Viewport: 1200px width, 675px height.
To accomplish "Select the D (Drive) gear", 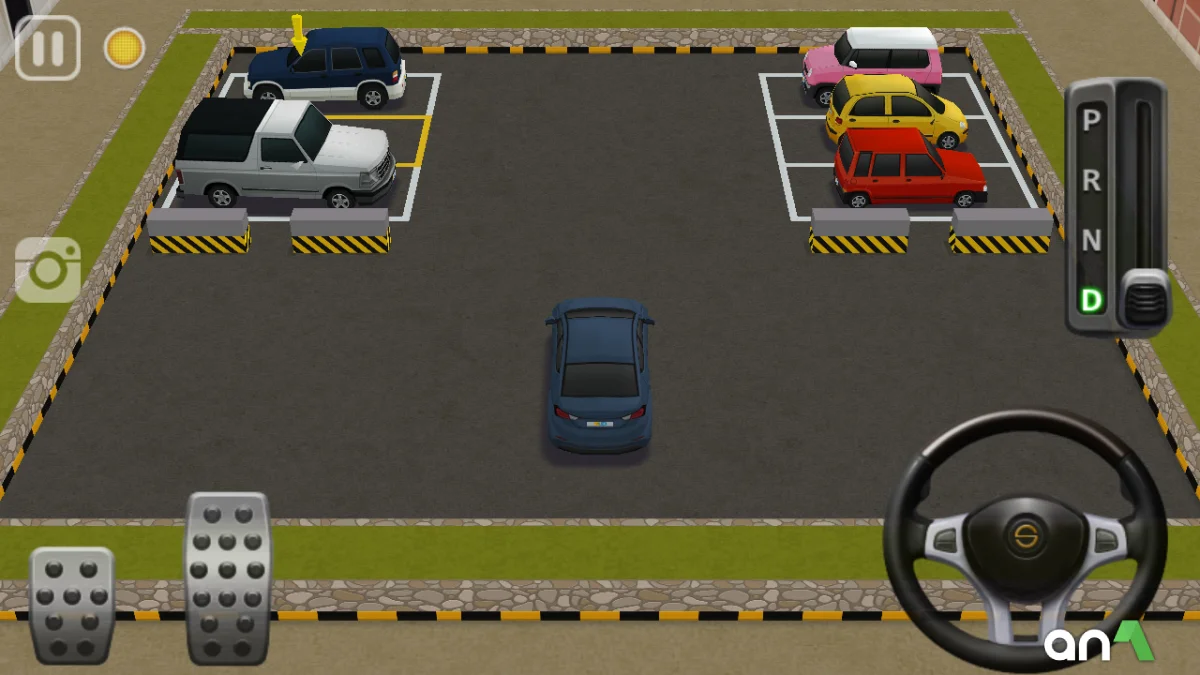I will [1092, 299].
